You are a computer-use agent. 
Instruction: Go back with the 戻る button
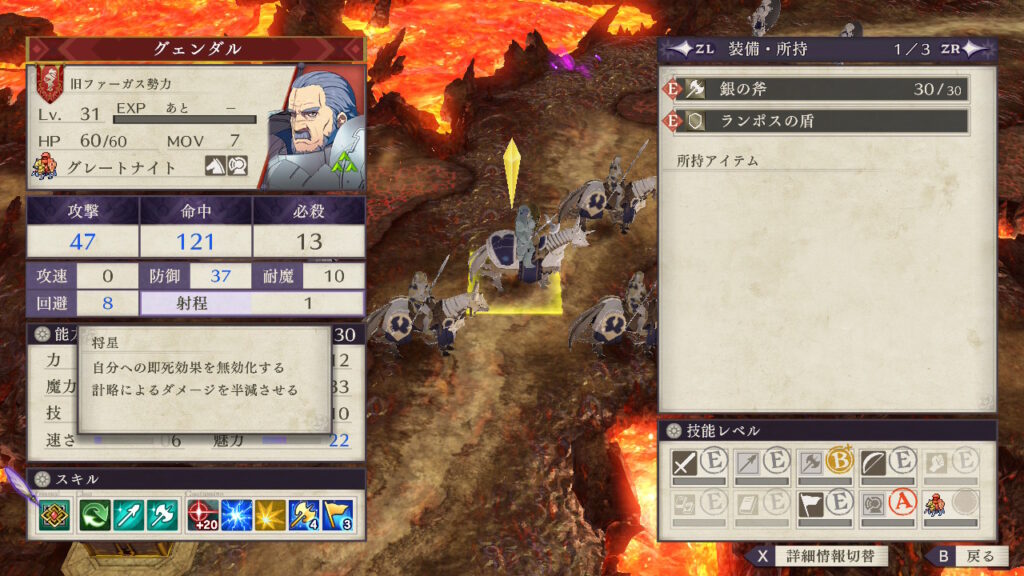(x=963, y=556)
